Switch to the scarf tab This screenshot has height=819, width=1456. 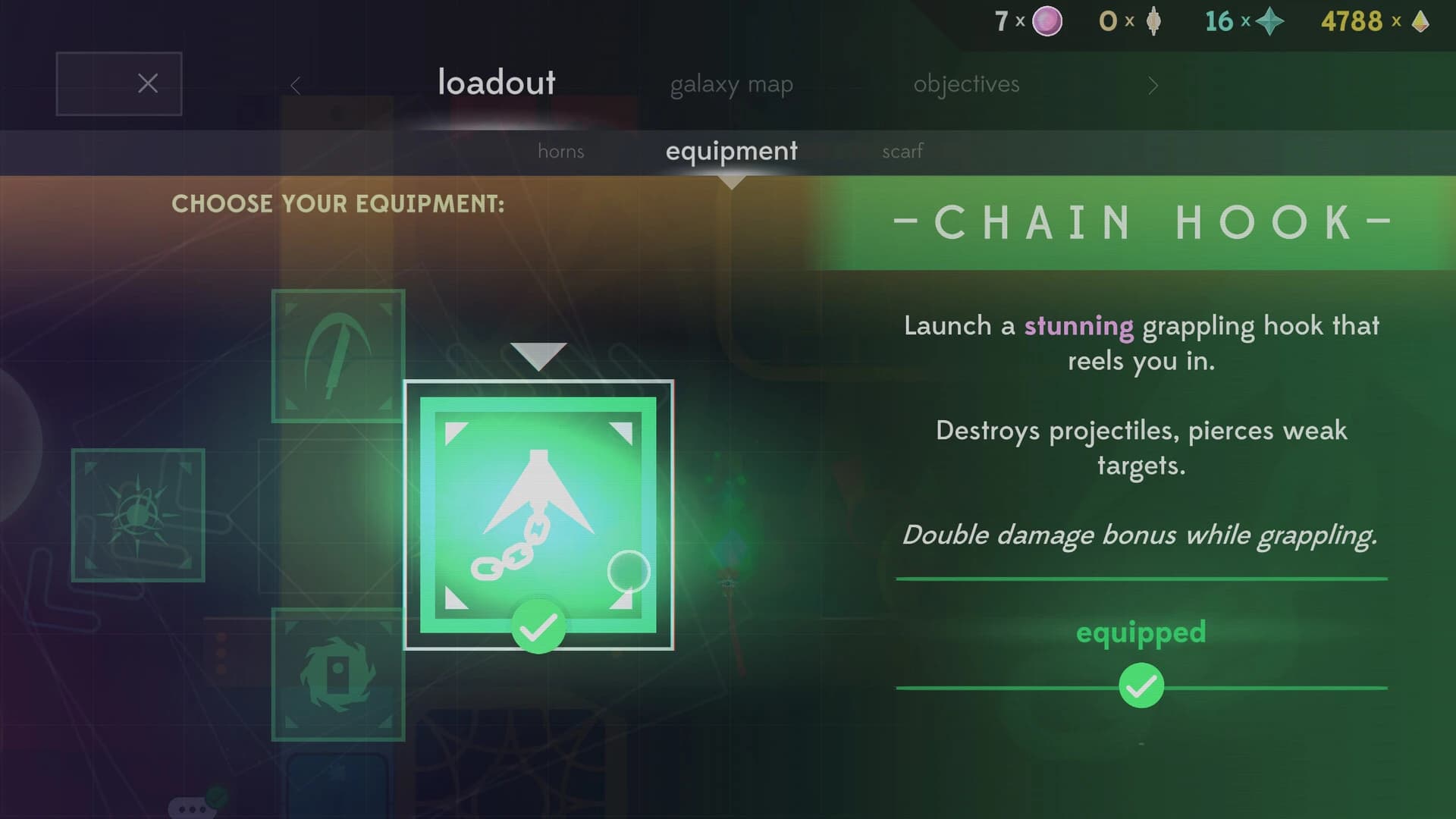coord(902,152)
